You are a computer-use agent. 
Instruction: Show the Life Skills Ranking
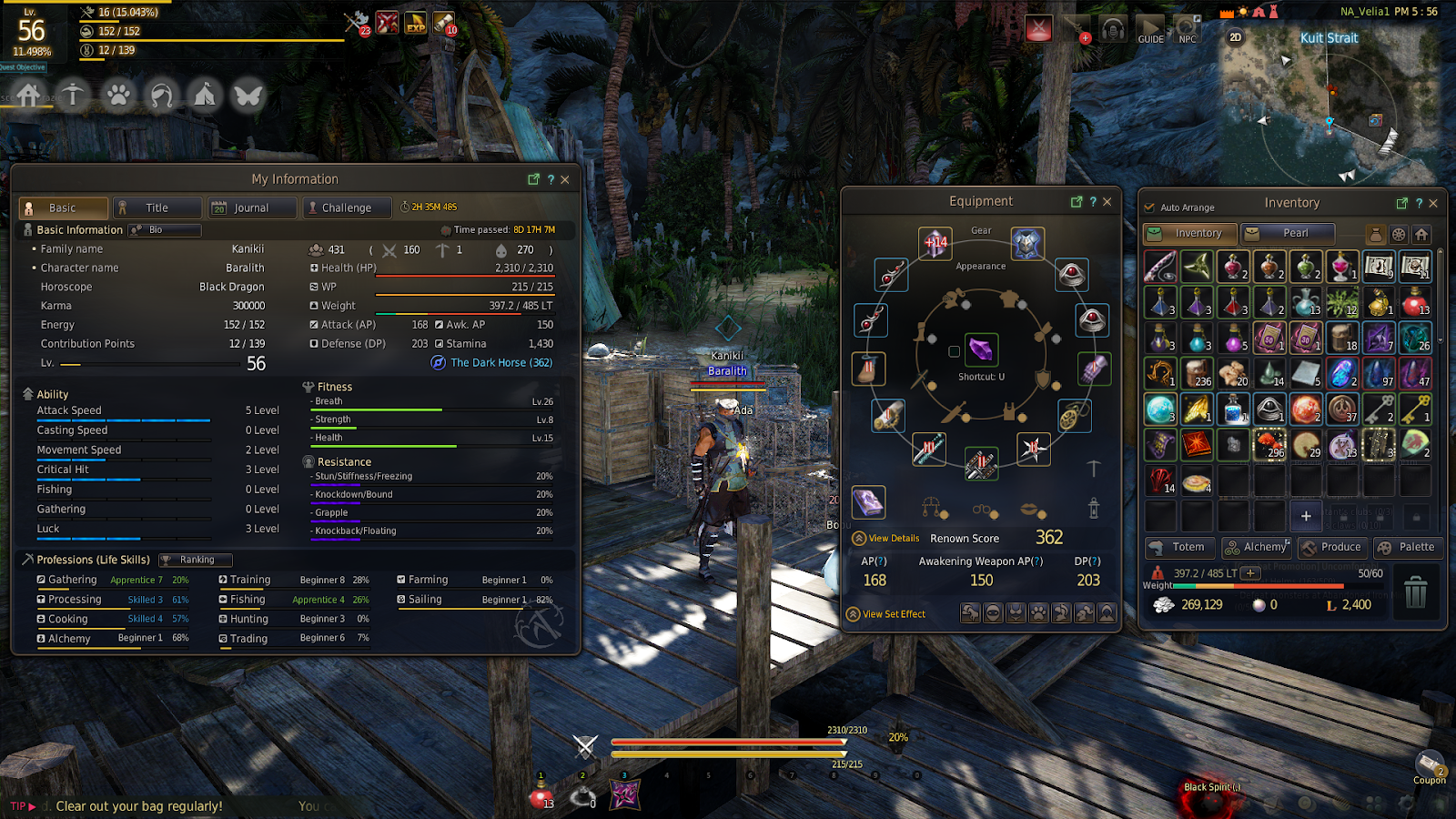[196, 560]
